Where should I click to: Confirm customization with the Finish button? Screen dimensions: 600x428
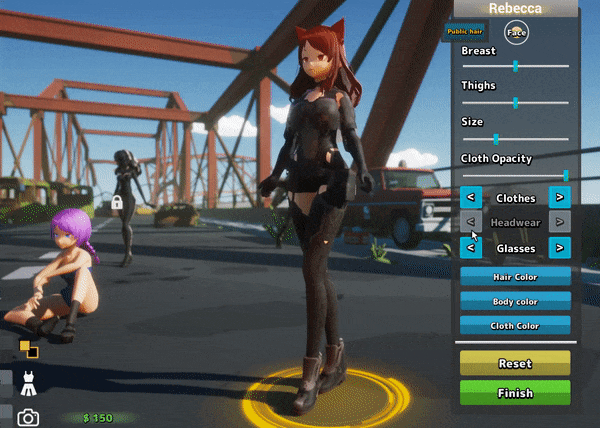pyautogui.click(x=515, y=393)
